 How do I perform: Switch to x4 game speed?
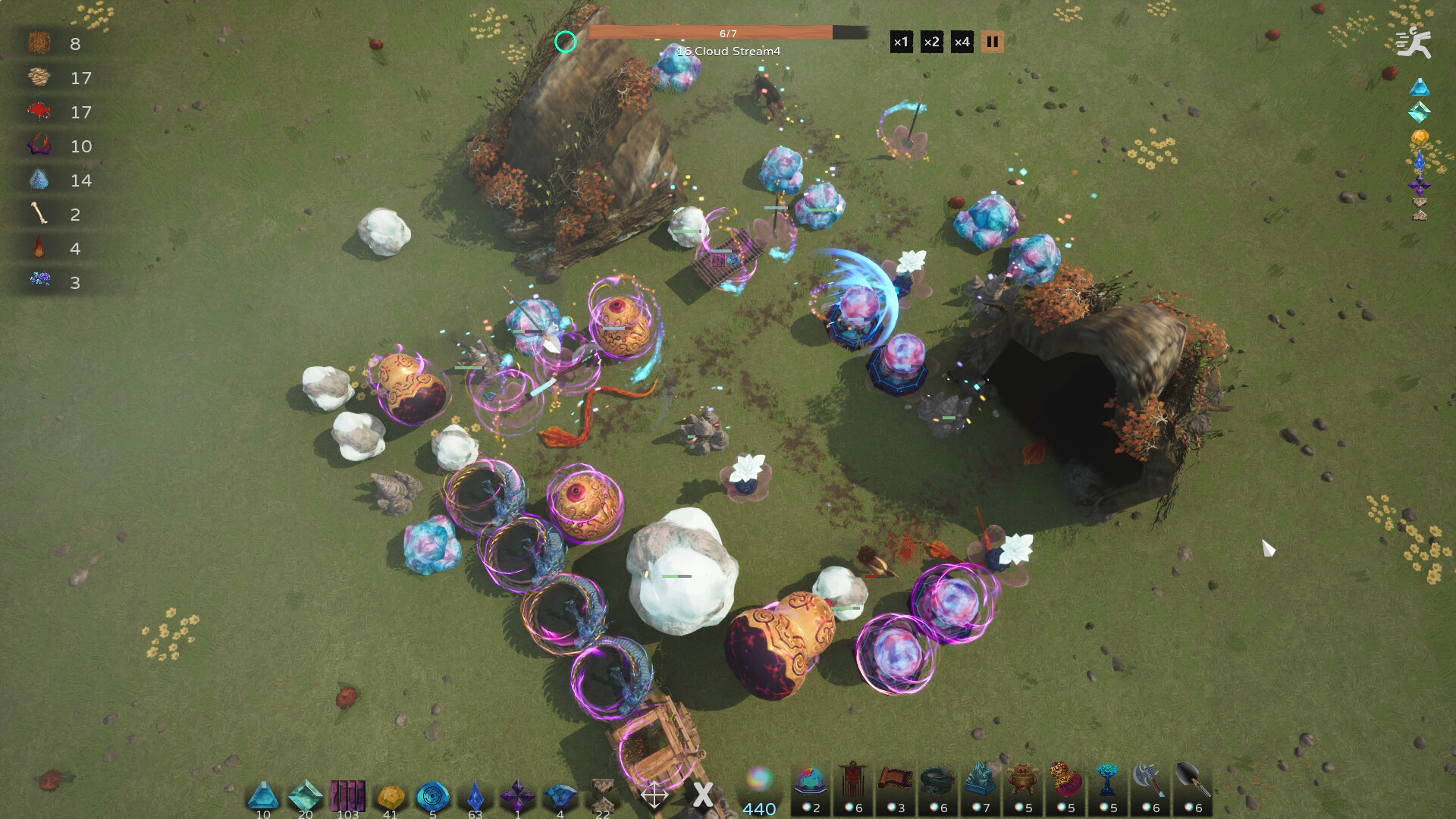(962, 42)
